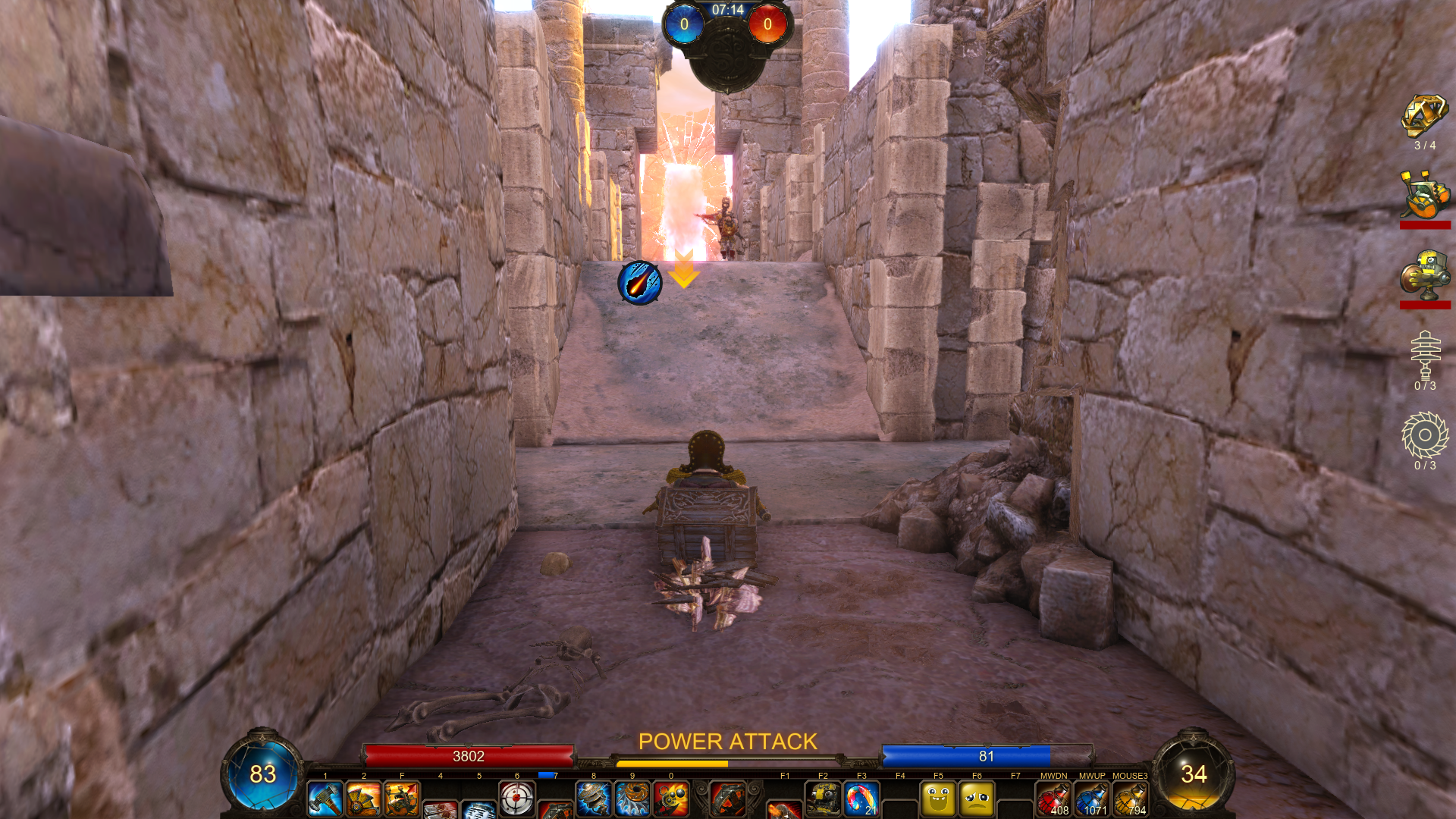Screen dimensions: 1456x819
Task: Use the fan blast ability in slot 2
Action: click(364, 799)
